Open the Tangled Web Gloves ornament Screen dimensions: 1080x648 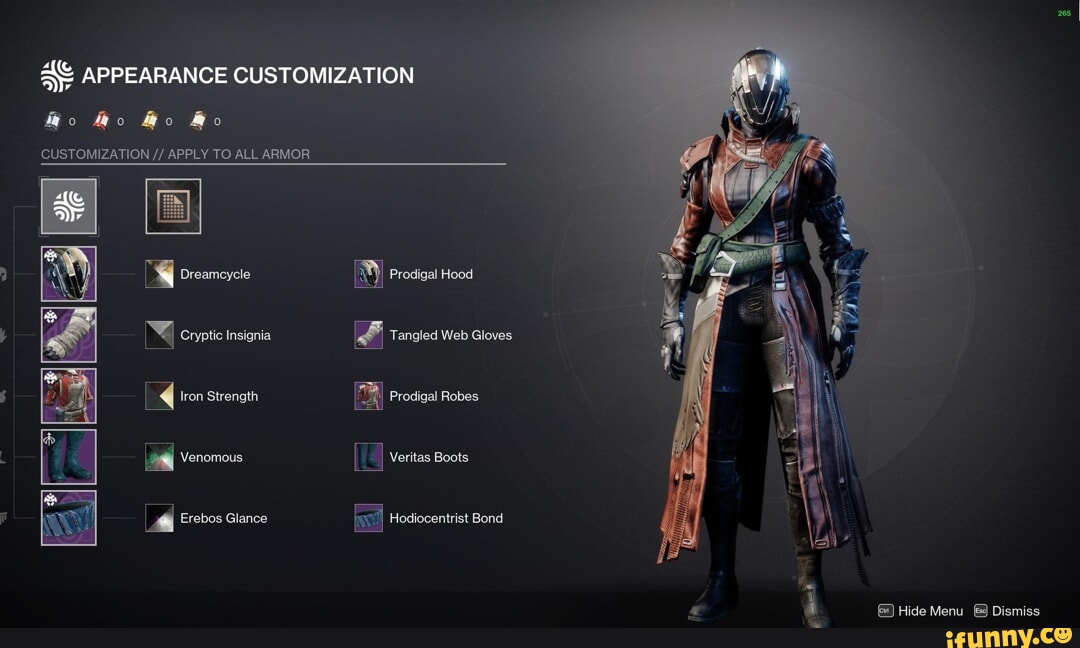click(x=369, y=335)
